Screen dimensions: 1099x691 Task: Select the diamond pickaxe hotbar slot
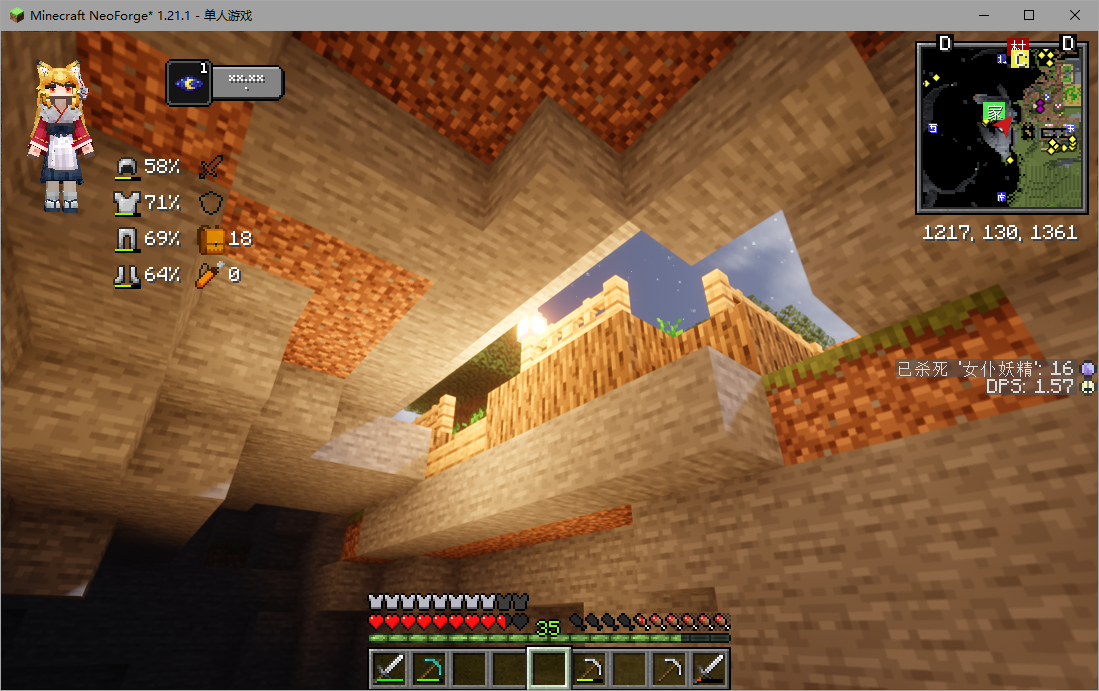(x=430, y=668)
